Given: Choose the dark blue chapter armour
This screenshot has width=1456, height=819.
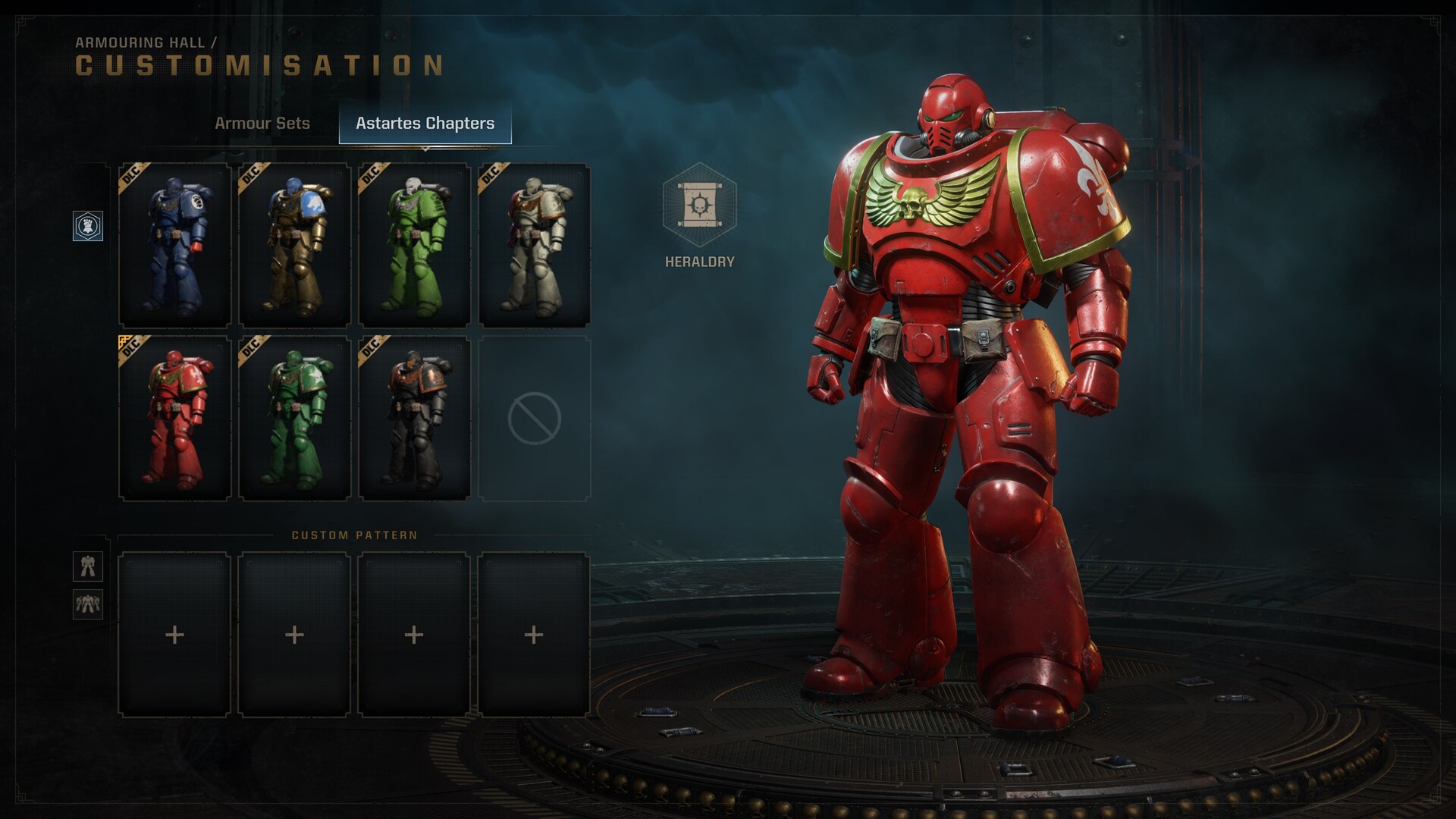Looking at the screenshot, I should coord(175,246).
